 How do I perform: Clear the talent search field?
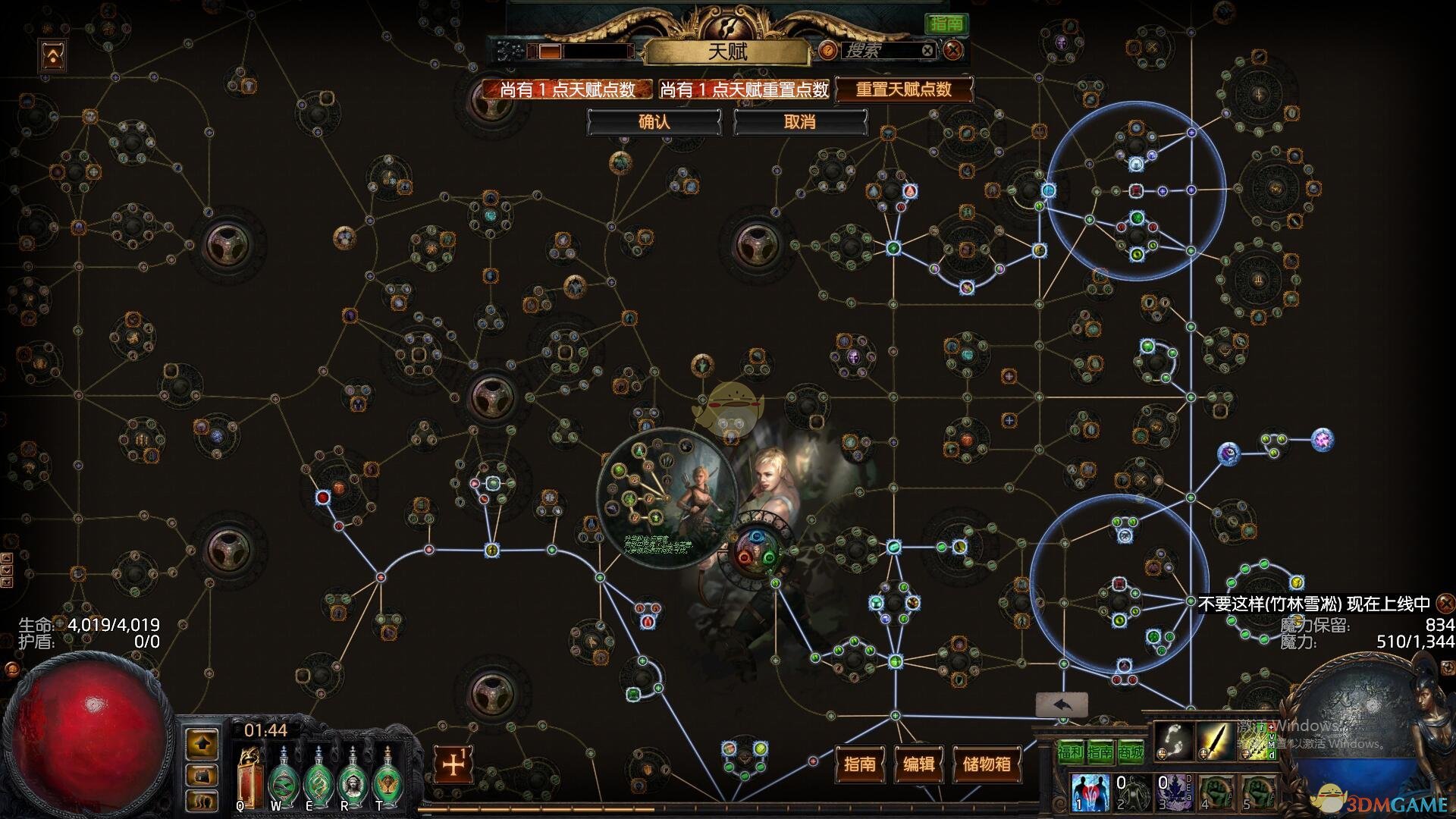point(927,51)
